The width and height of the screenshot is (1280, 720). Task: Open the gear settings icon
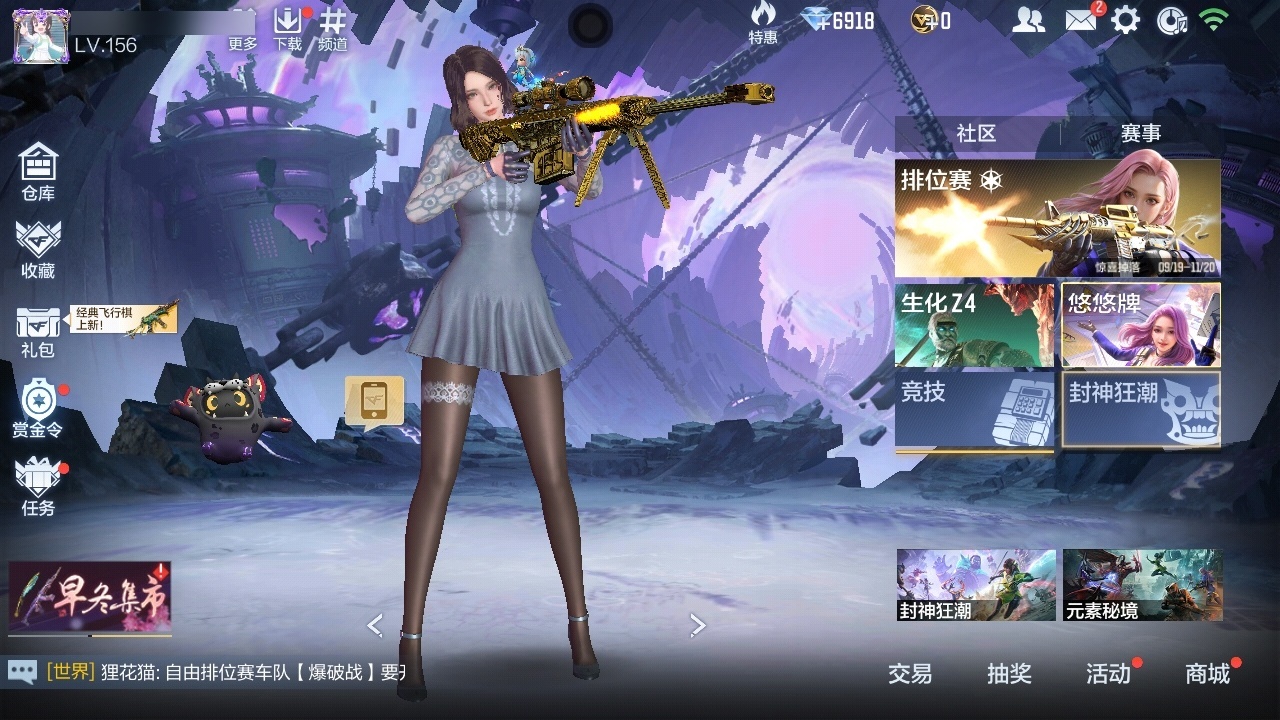tap(1126, 20)
